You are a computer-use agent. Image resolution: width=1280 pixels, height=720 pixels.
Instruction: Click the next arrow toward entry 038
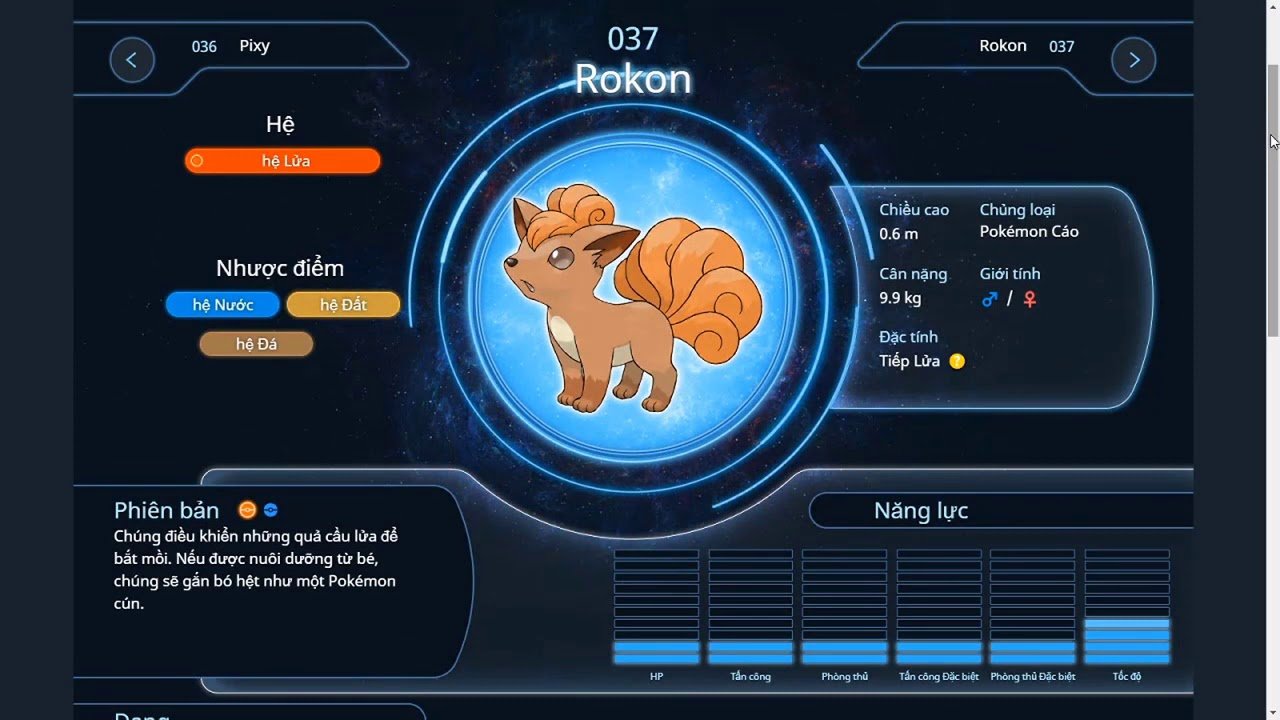tap(1133, 60)
